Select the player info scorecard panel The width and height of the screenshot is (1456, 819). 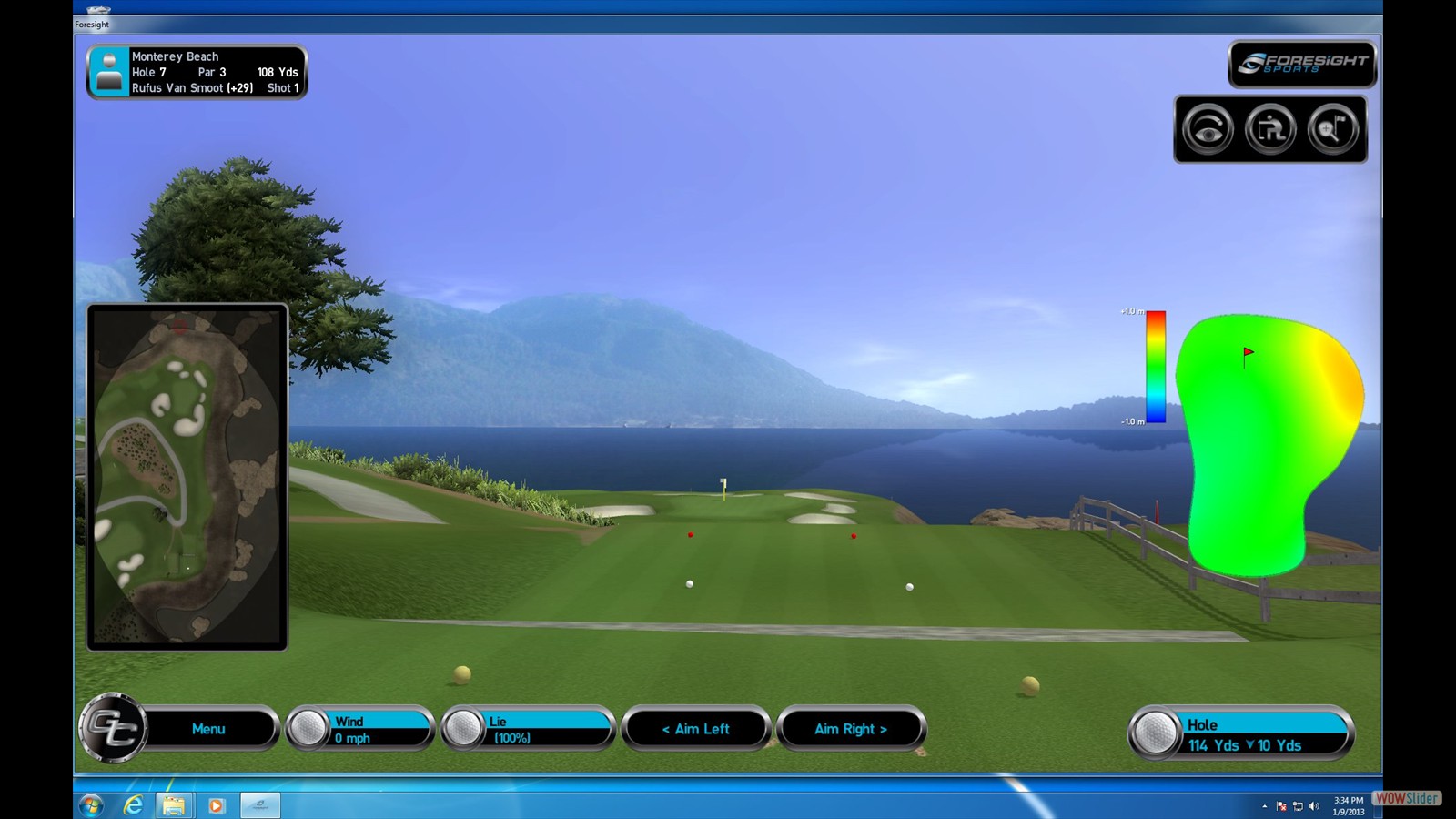pyautogui.click(x=197, y=72)
